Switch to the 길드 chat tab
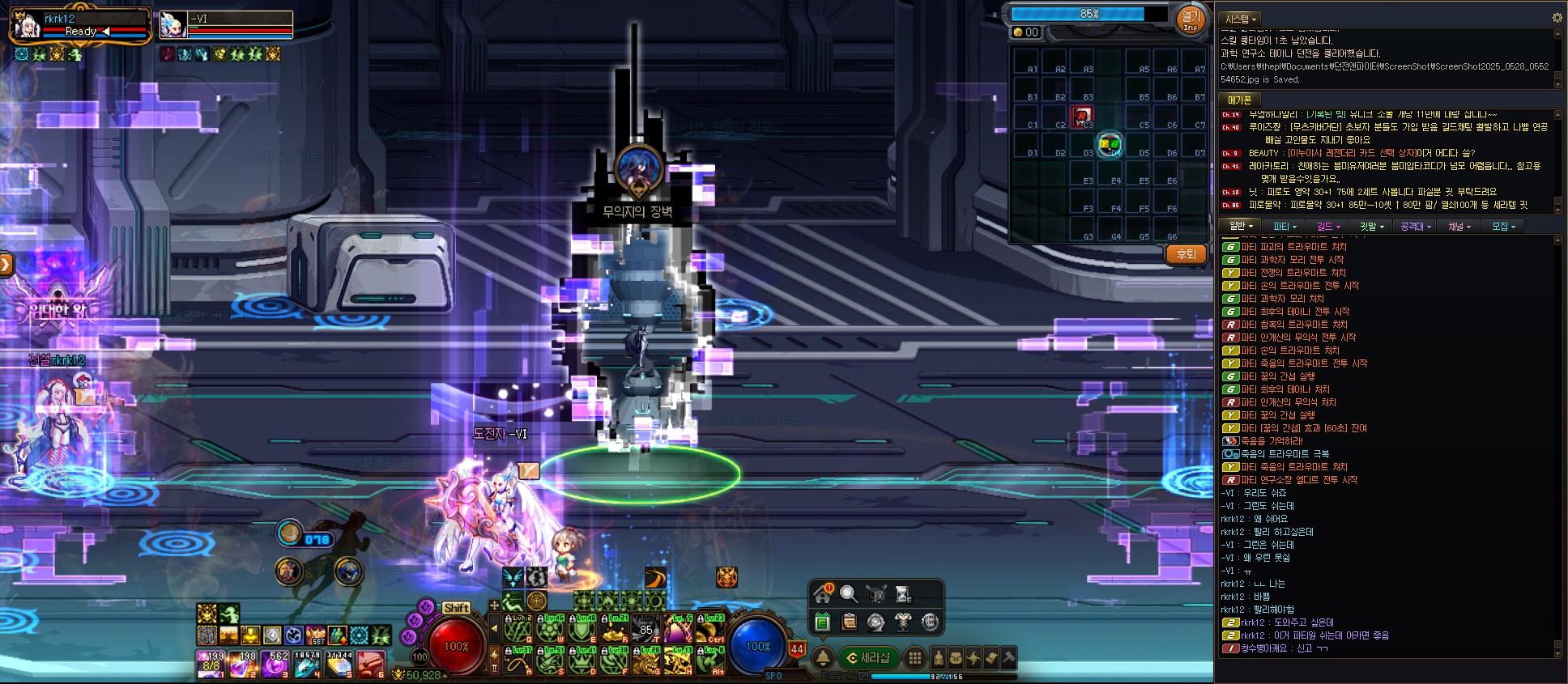The image size is (1568, 684). 1328,227
